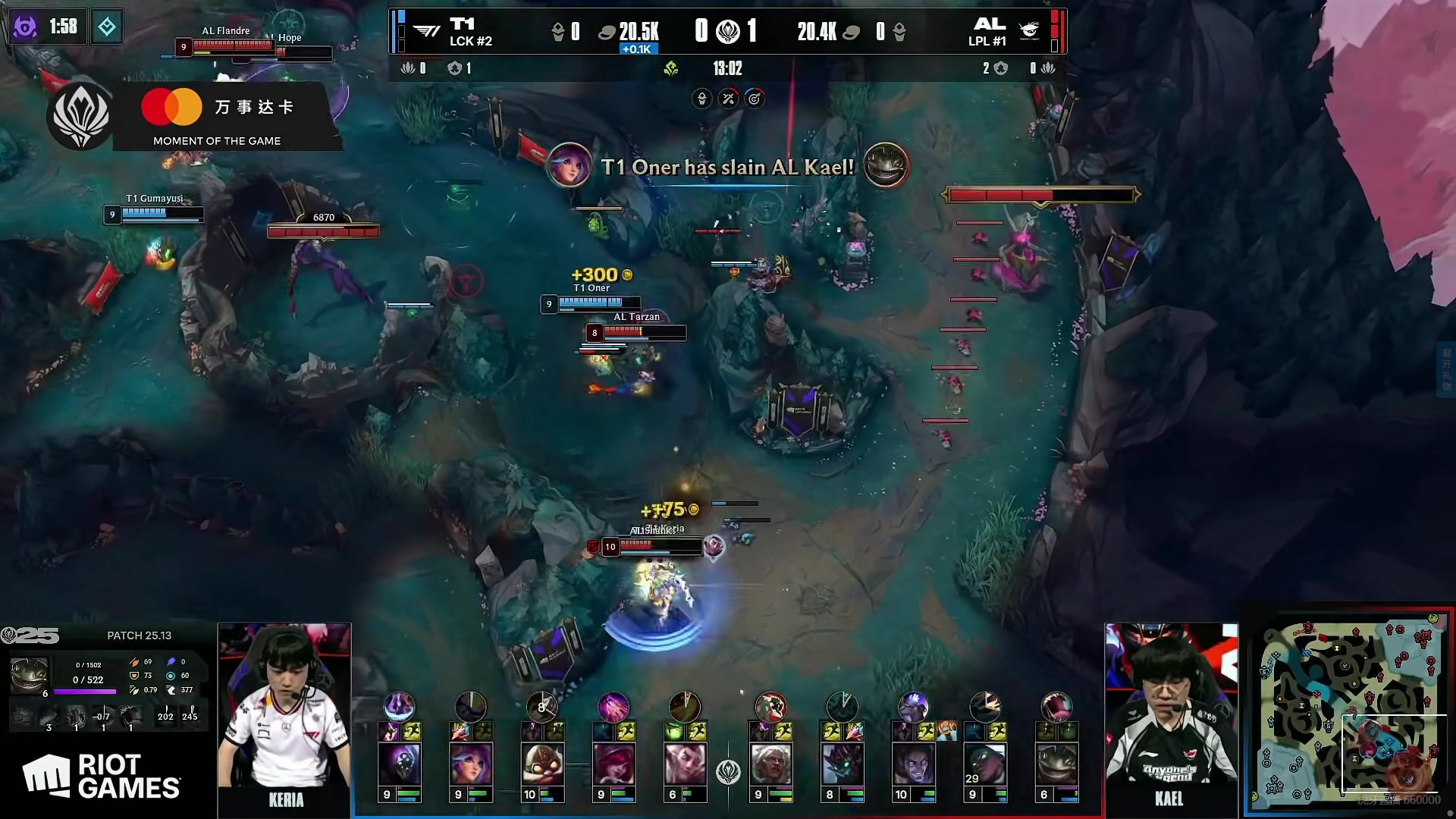Screen dimensions: 1456x819
Task: Open the Kael player camera
Action: (x=1171, y=717)
